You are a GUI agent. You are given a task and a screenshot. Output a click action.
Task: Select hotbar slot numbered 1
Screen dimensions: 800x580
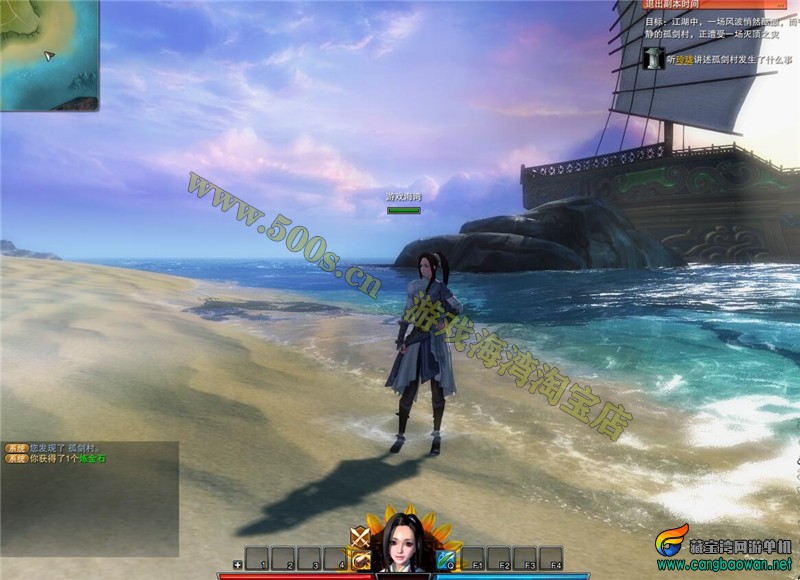pos(258,557)
